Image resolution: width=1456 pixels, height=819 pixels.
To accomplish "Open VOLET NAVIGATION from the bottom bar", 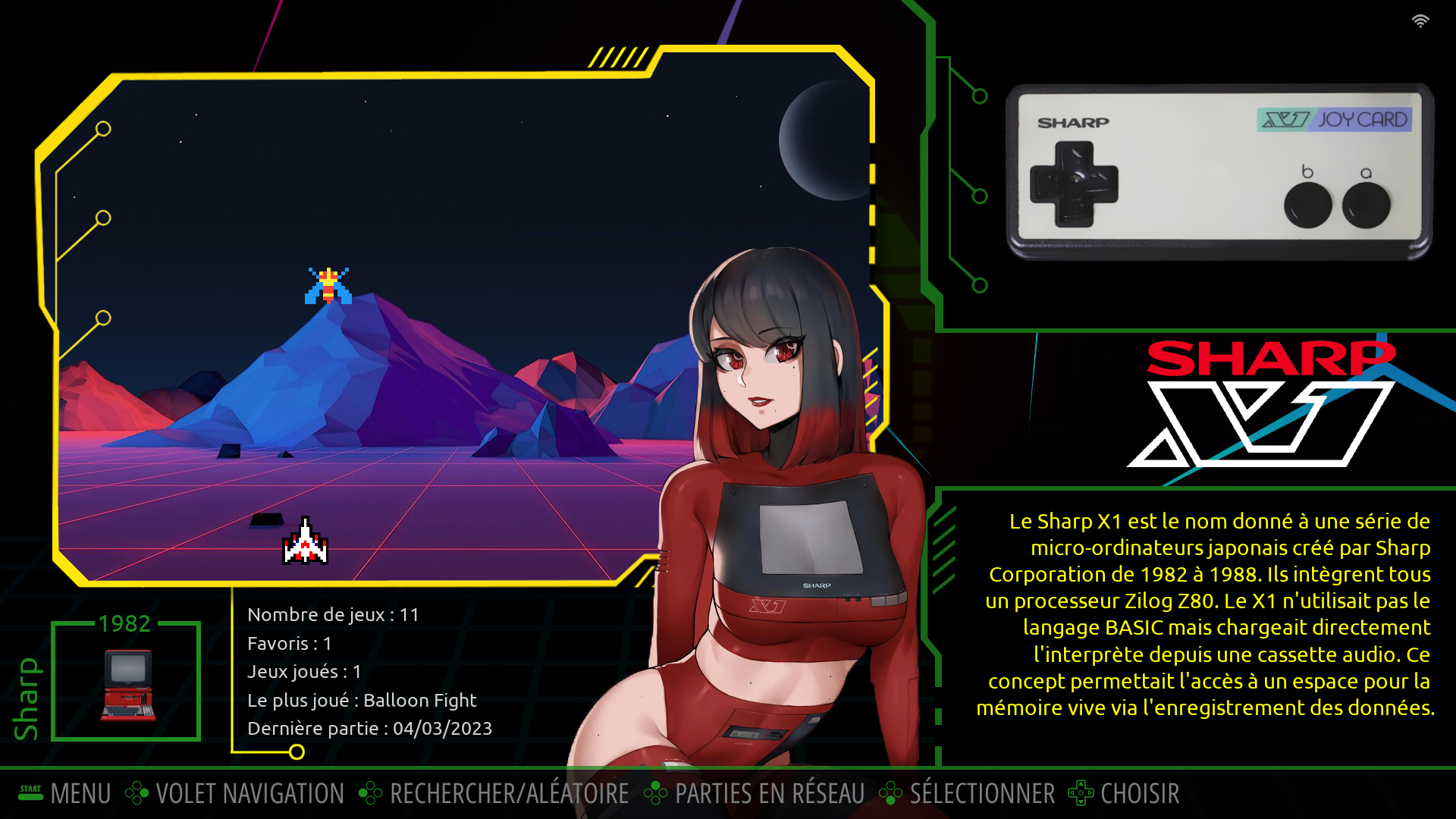I will coord(249,793).
